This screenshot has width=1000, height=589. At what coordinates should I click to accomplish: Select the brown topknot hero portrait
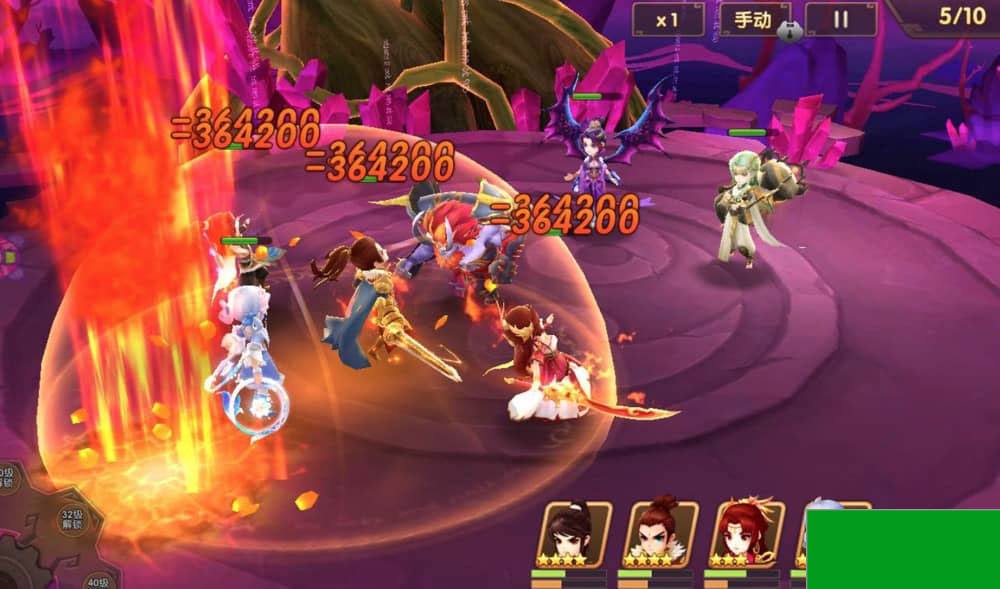point(660,534)
